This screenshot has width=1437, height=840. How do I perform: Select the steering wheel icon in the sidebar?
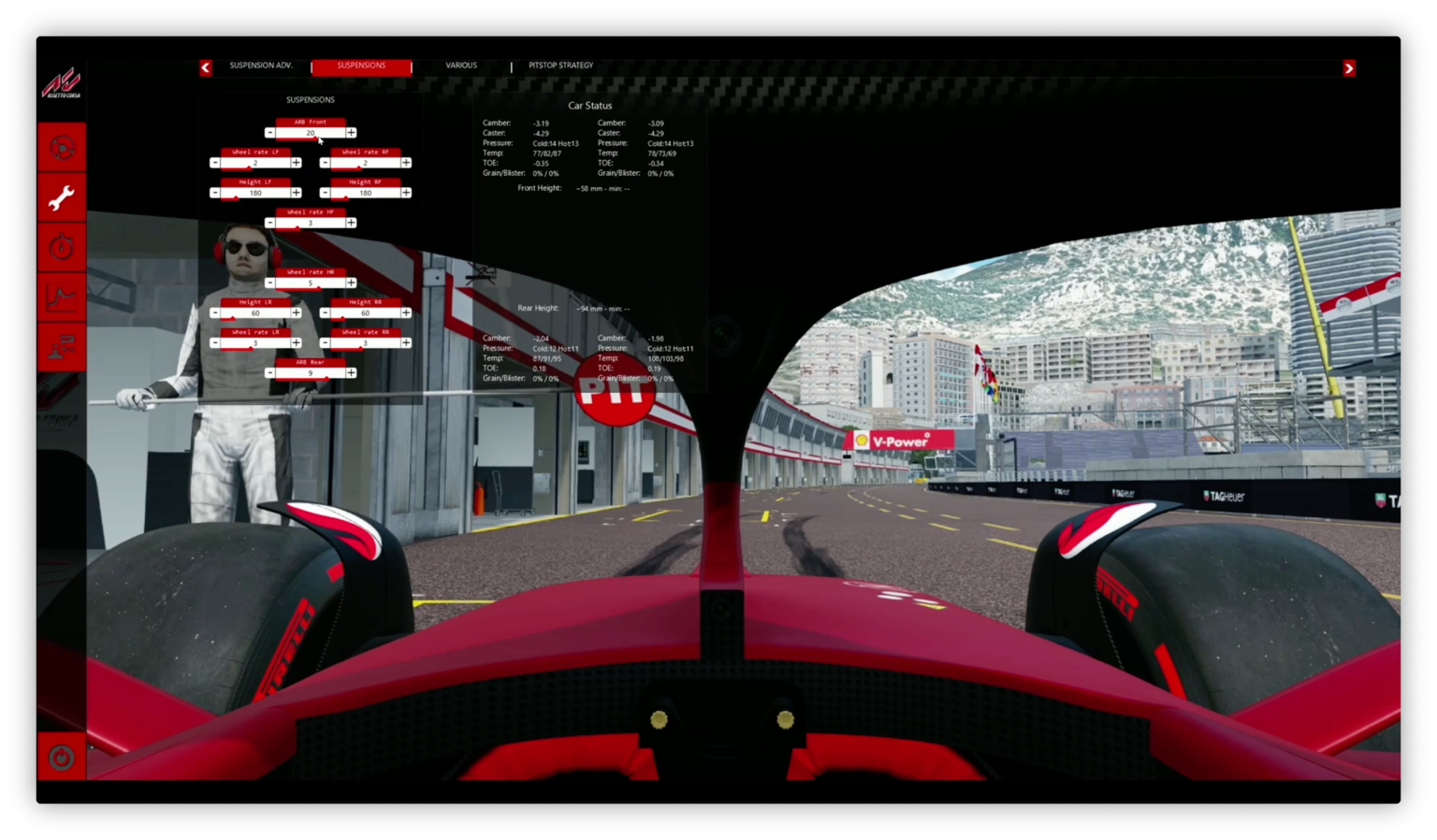click(x=61, y=147)
